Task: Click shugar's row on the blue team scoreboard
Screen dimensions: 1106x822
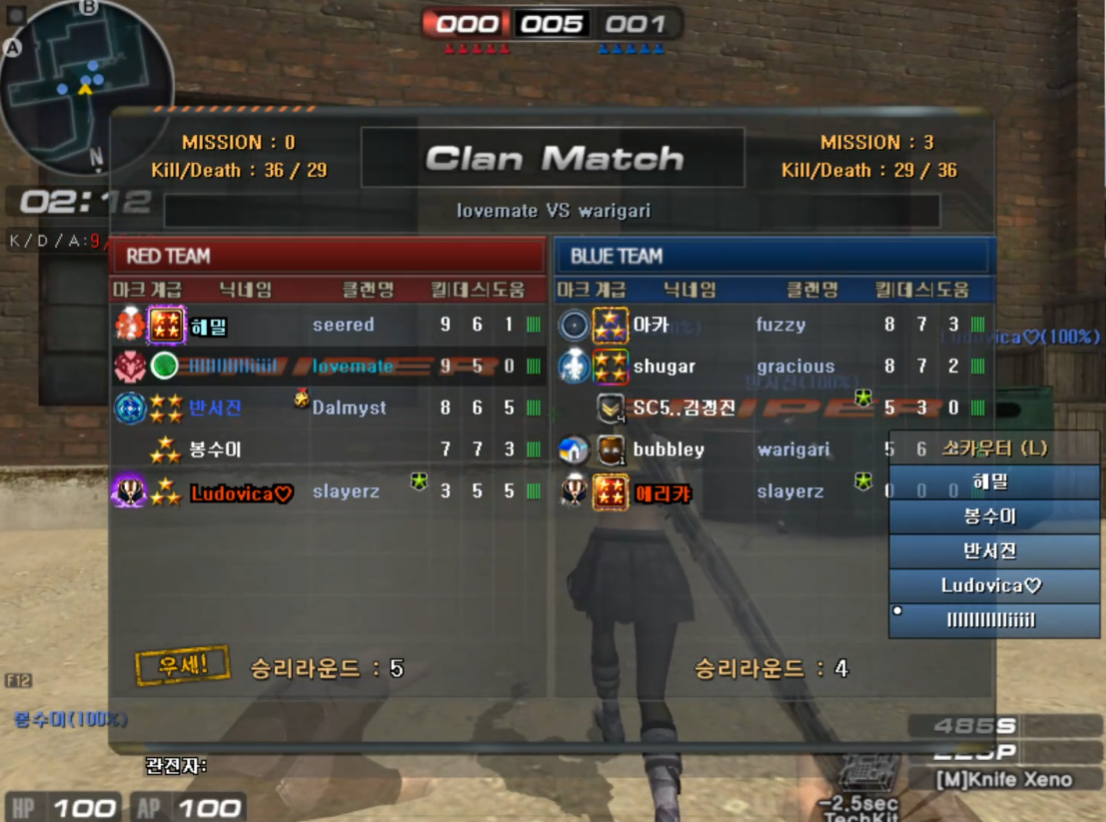Action: point(770,366)
